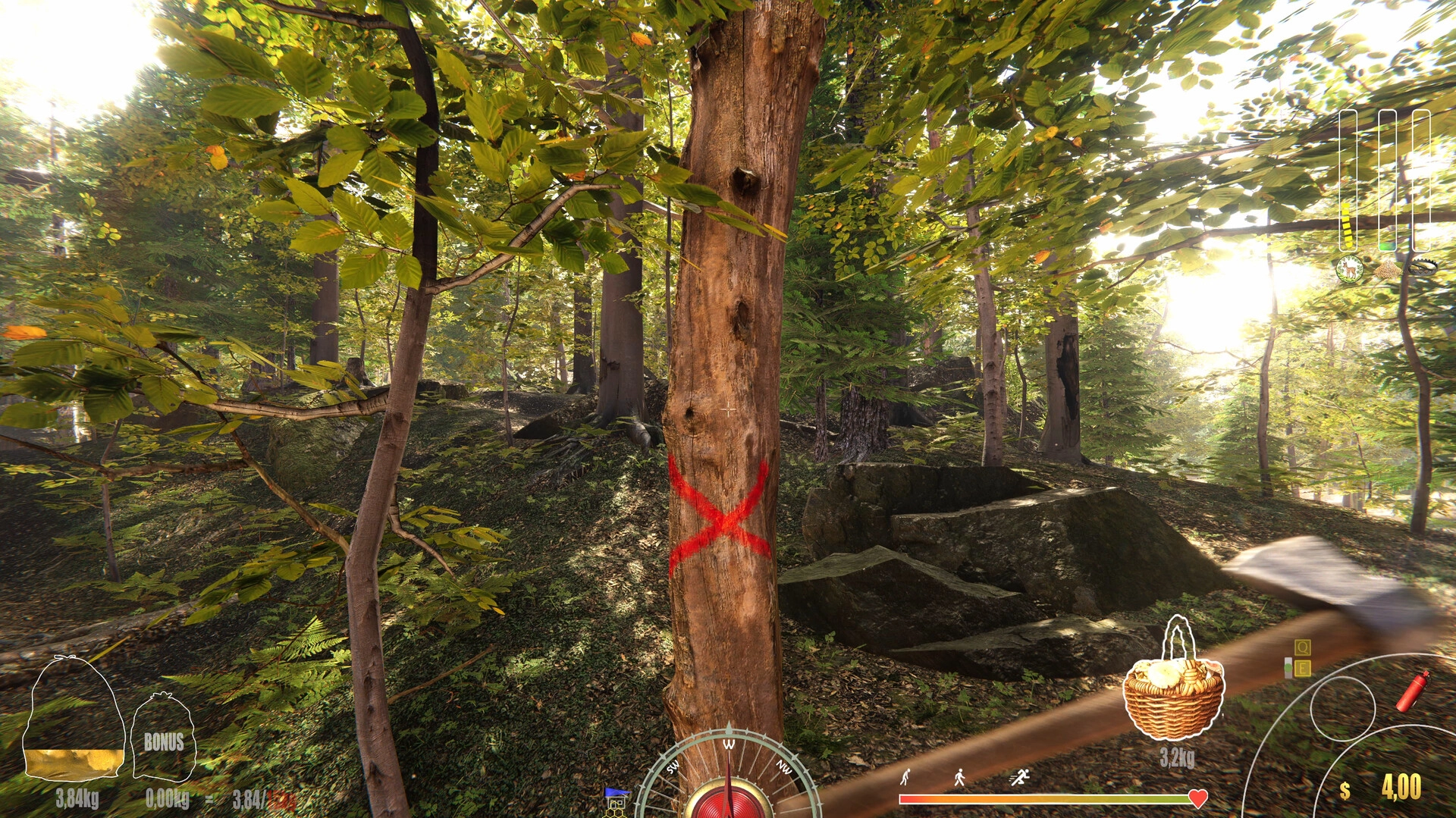Image resolution: width=1456 pixels, height=818 pixels.
Task: Click the green switch beside the E prompt
Action: tap(1288, 668)
